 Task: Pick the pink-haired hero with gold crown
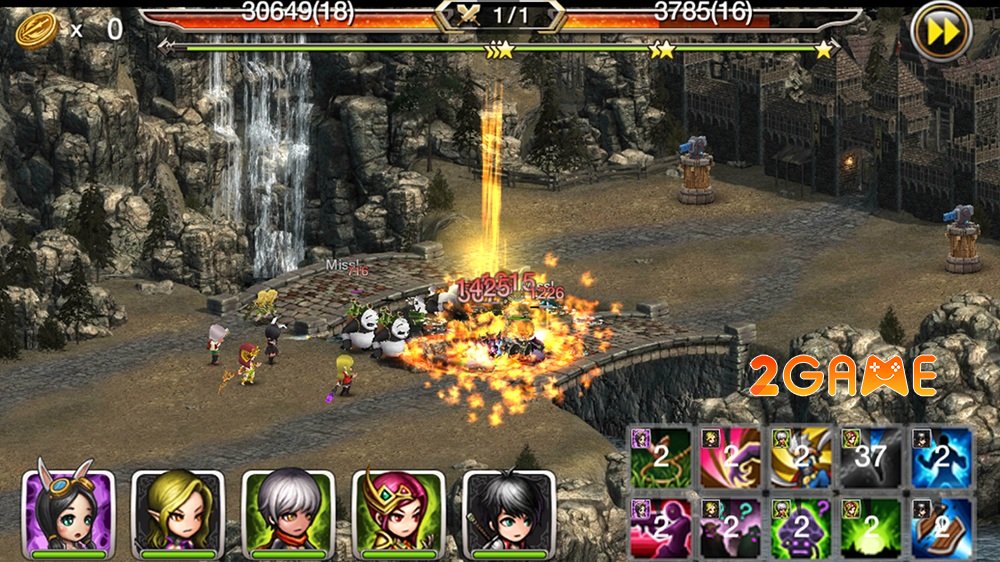pos(399,512)
